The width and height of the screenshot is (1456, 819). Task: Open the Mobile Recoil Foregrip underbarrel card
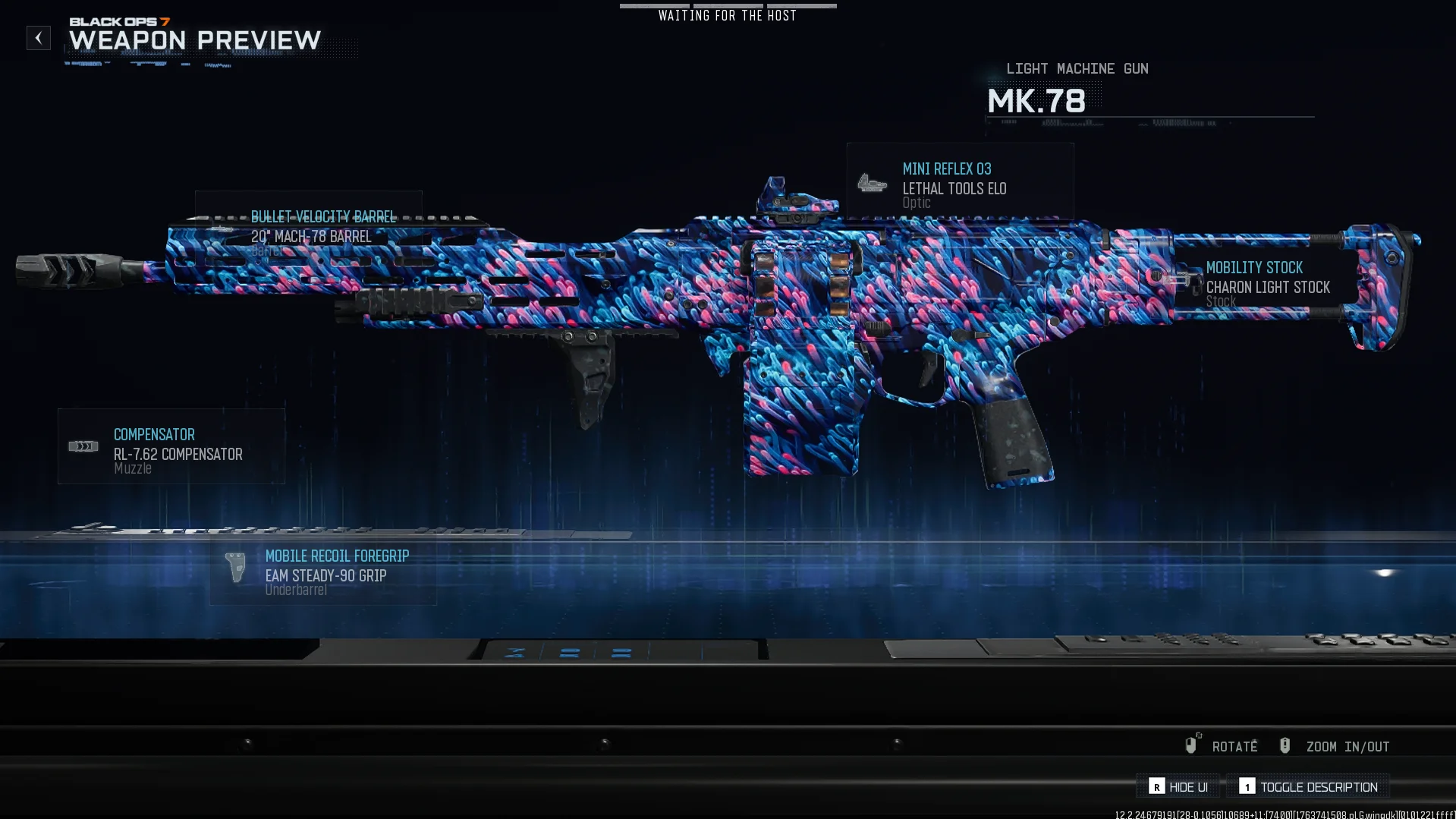tap(323, 569)
